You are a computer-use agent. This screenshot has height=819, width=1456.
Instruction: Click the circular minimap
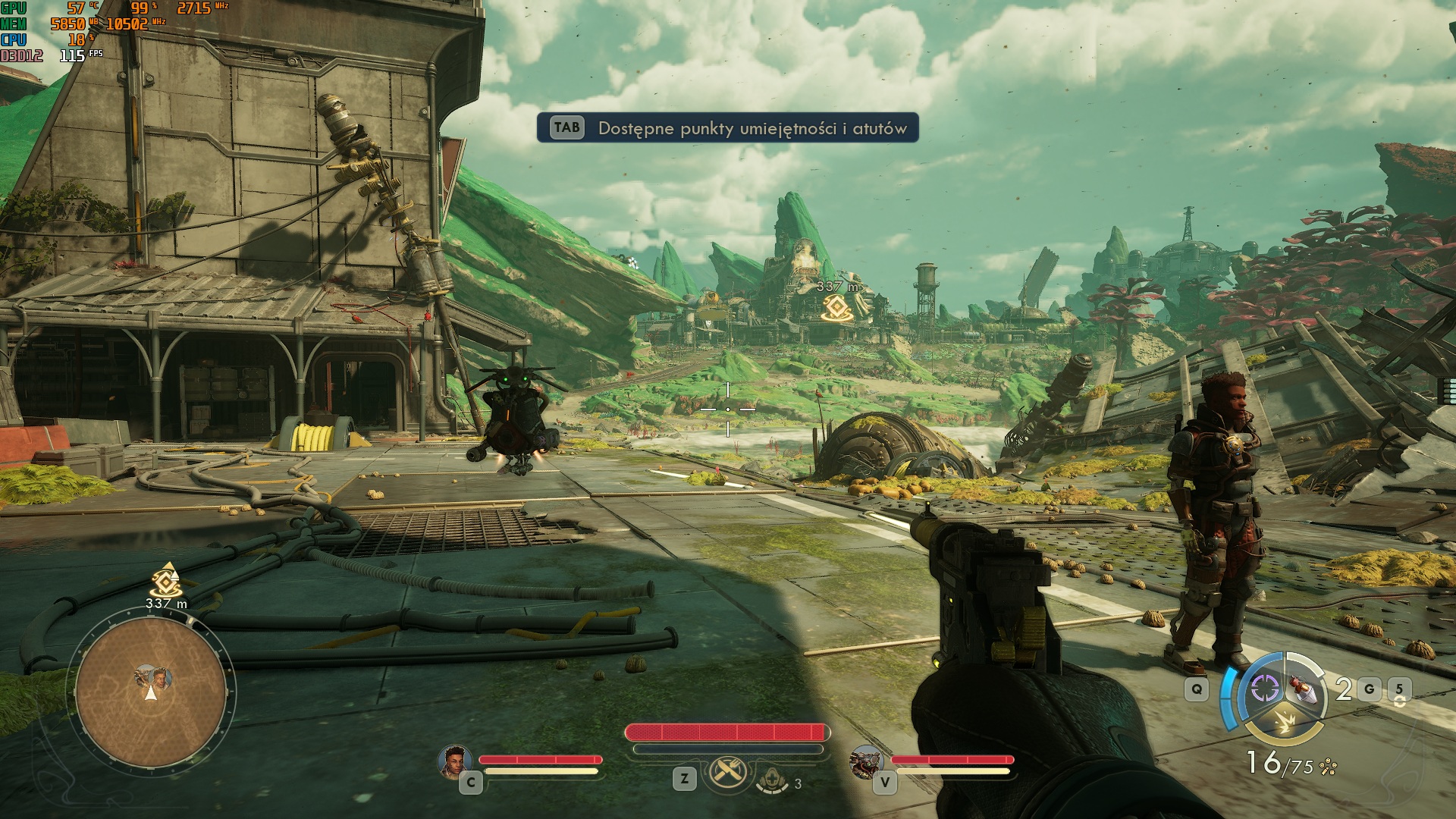[151, 693]
